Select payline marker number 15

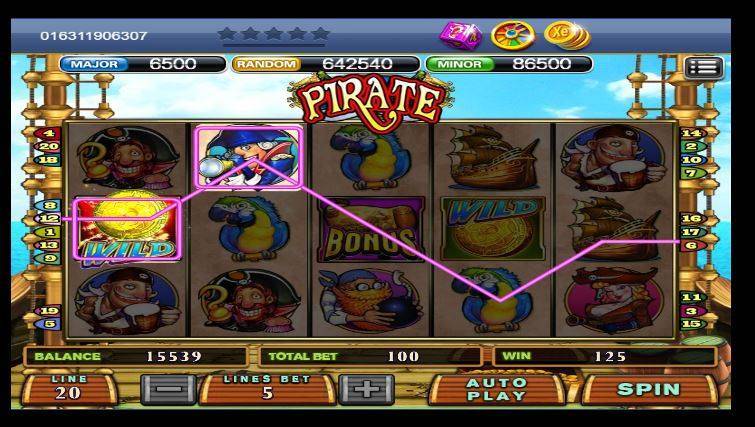[x=690, y=324]
